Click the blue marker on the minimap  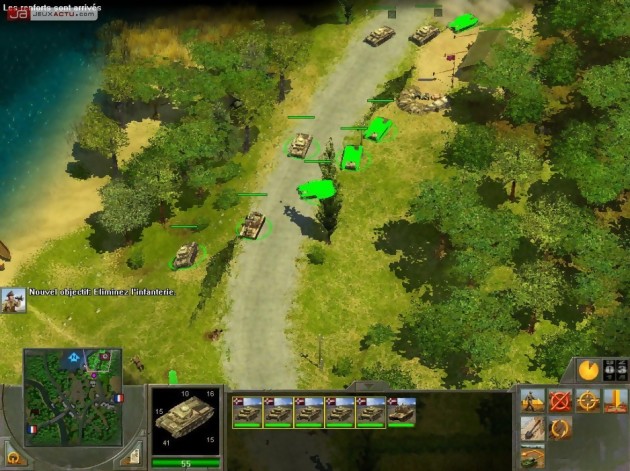click(74, 356)
